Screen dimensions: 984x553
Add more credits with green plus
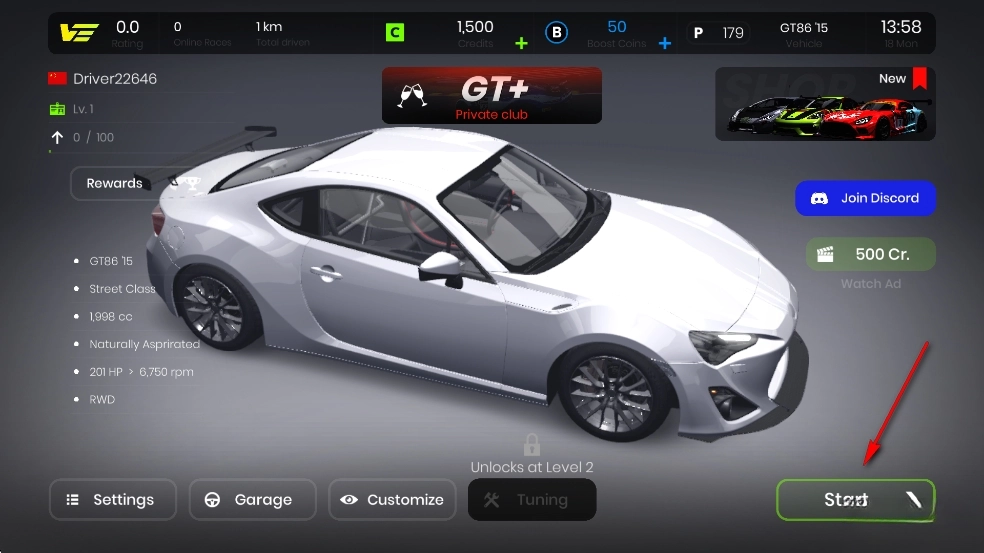[x=520, y=43]
